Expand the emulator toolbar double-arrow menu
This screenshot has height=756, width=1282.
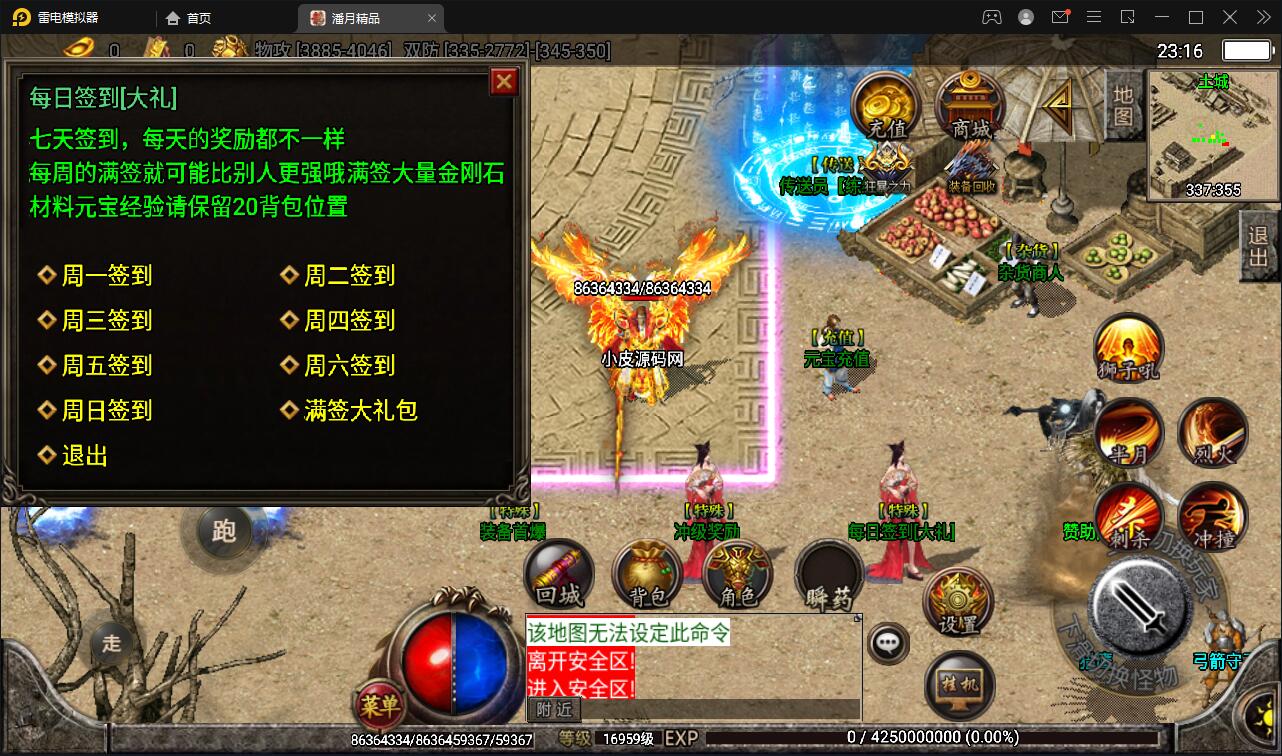click(1262, 17)
